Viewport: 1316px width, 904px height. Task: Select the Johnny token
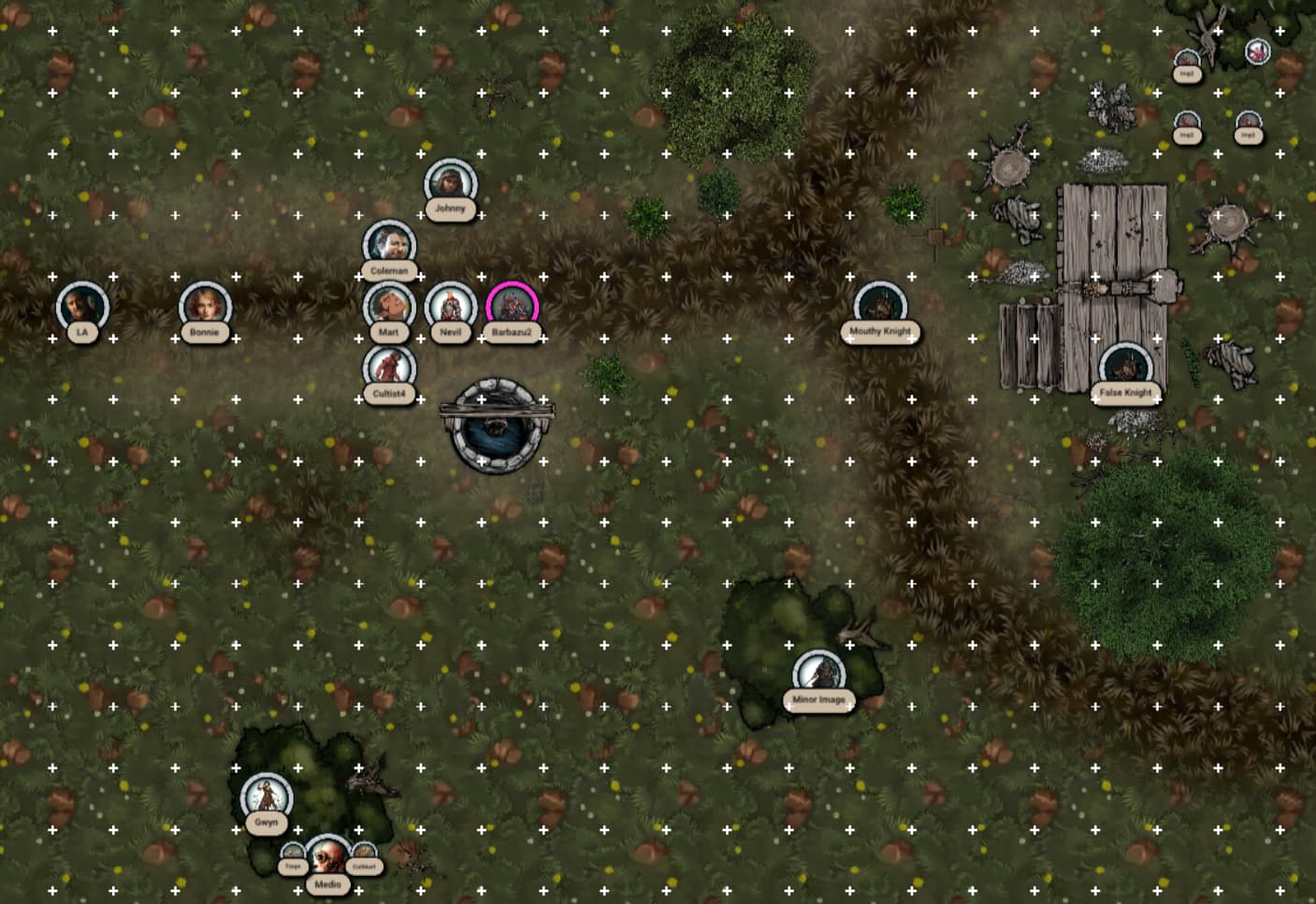pos(450,183)
